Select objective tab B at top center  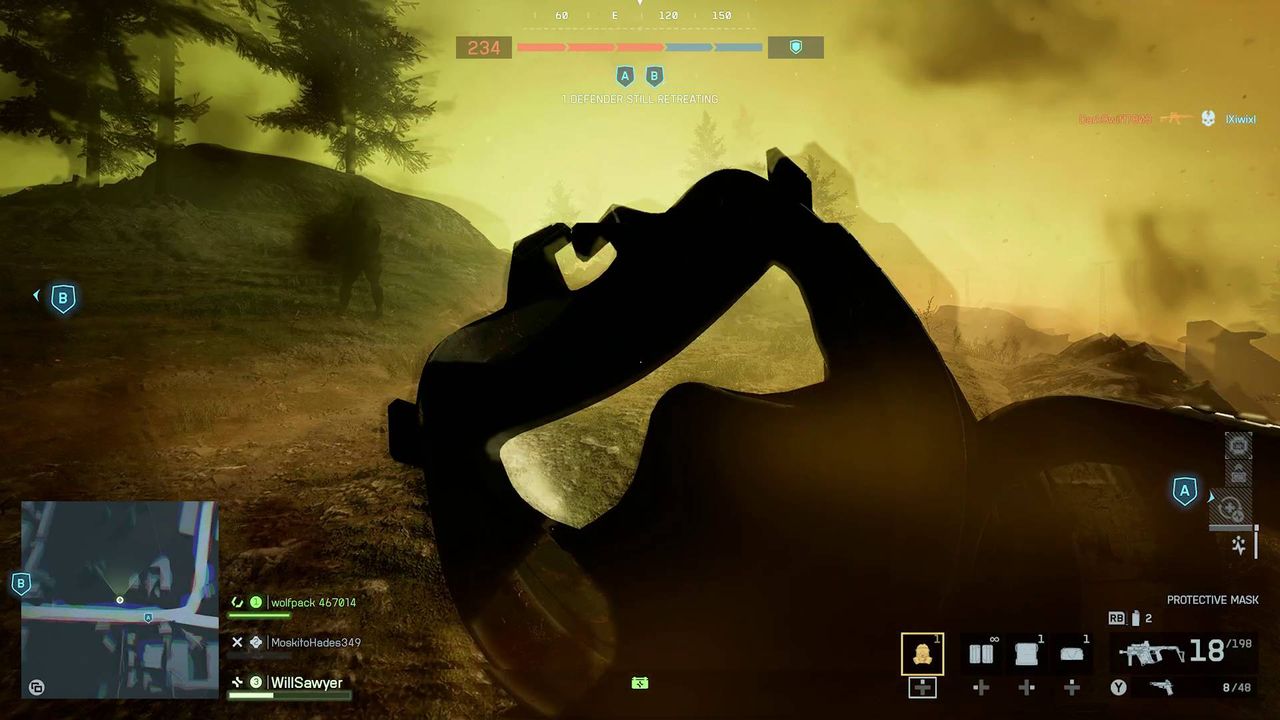654,75
